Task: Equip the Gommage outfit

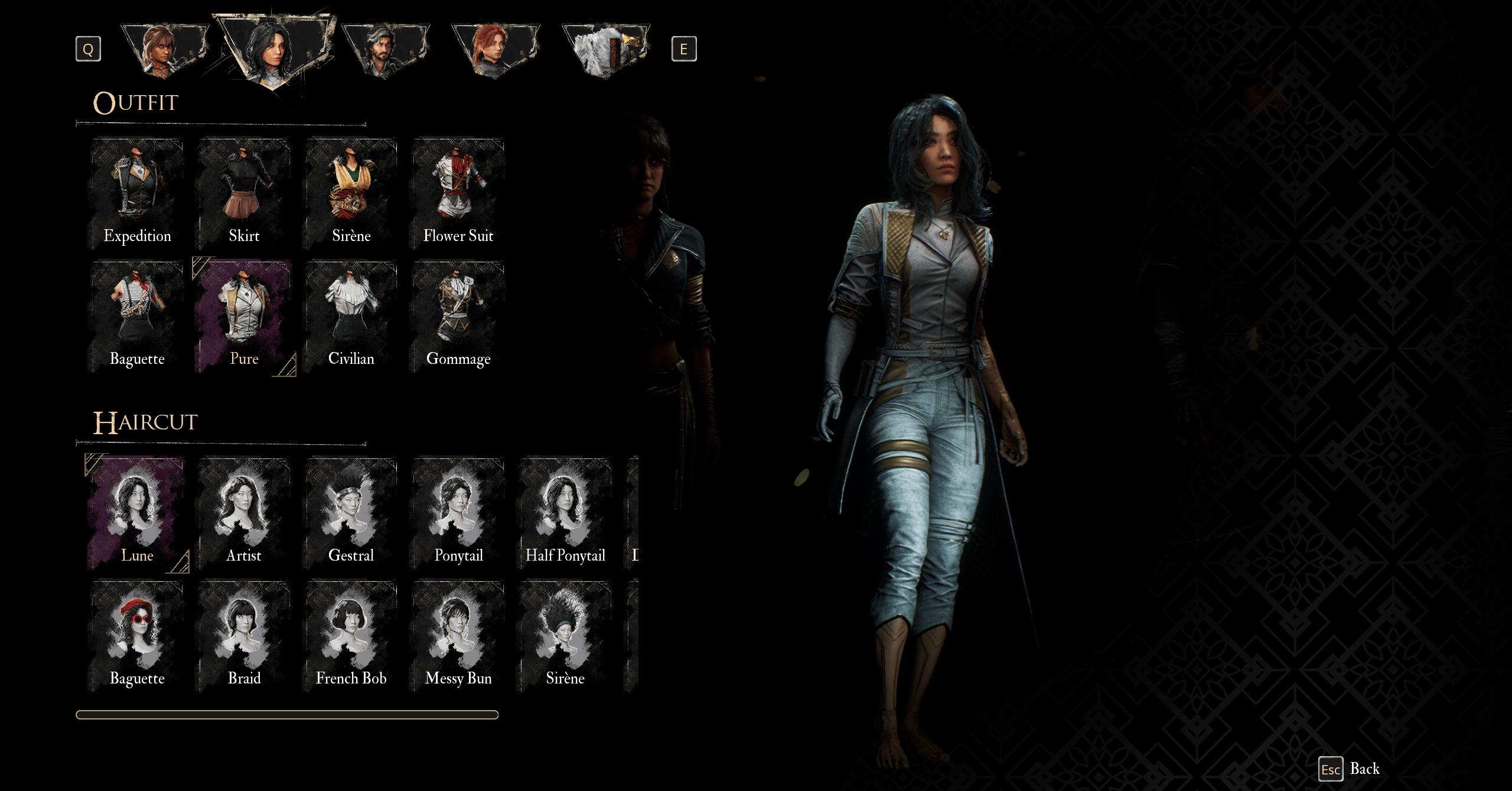Action: coord(458,316)
